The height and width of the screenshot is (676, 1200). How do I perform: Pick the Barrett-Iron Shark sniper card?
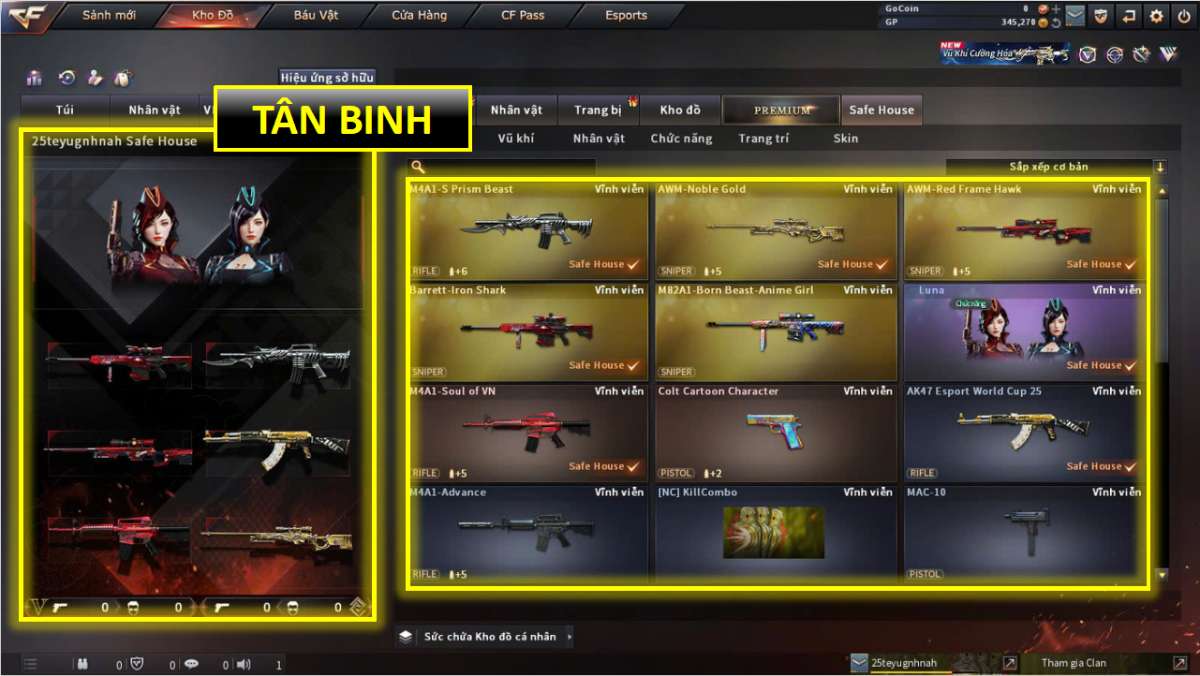(x=527, y=332)
